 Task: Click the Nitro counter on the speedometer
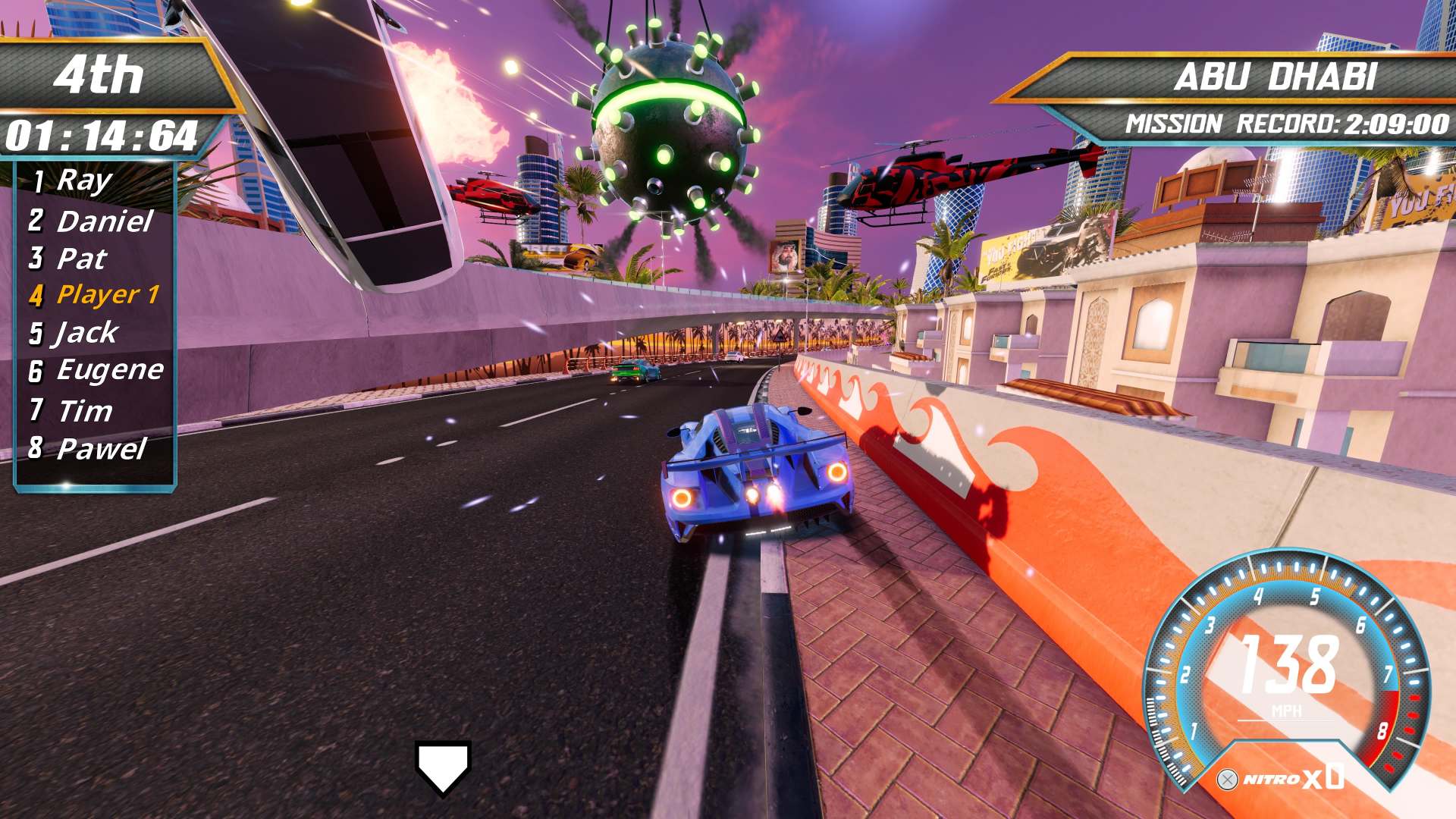coord(1282,778)
